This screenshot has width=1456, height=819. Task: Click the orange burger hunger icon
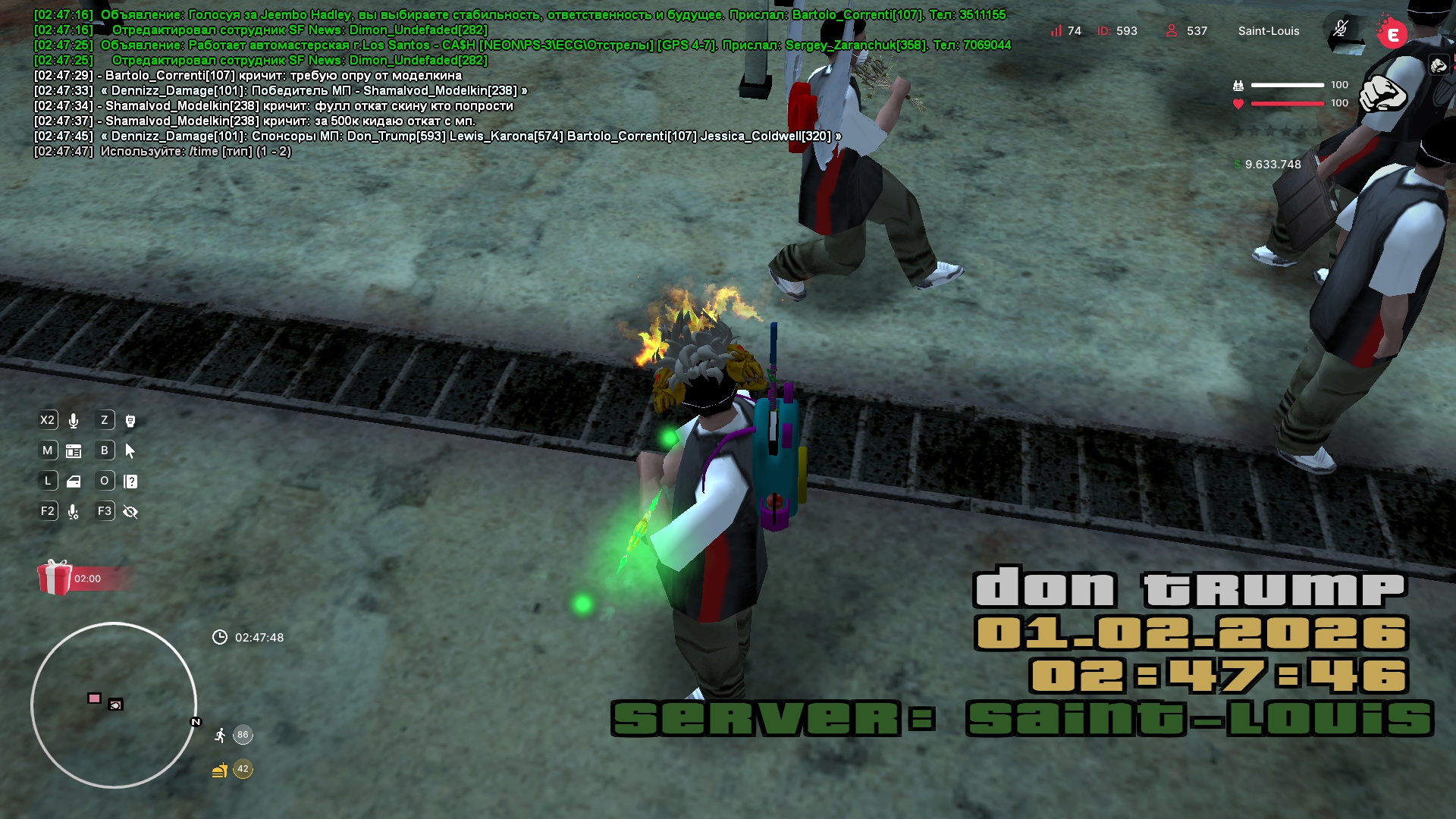tap(220, 770)
